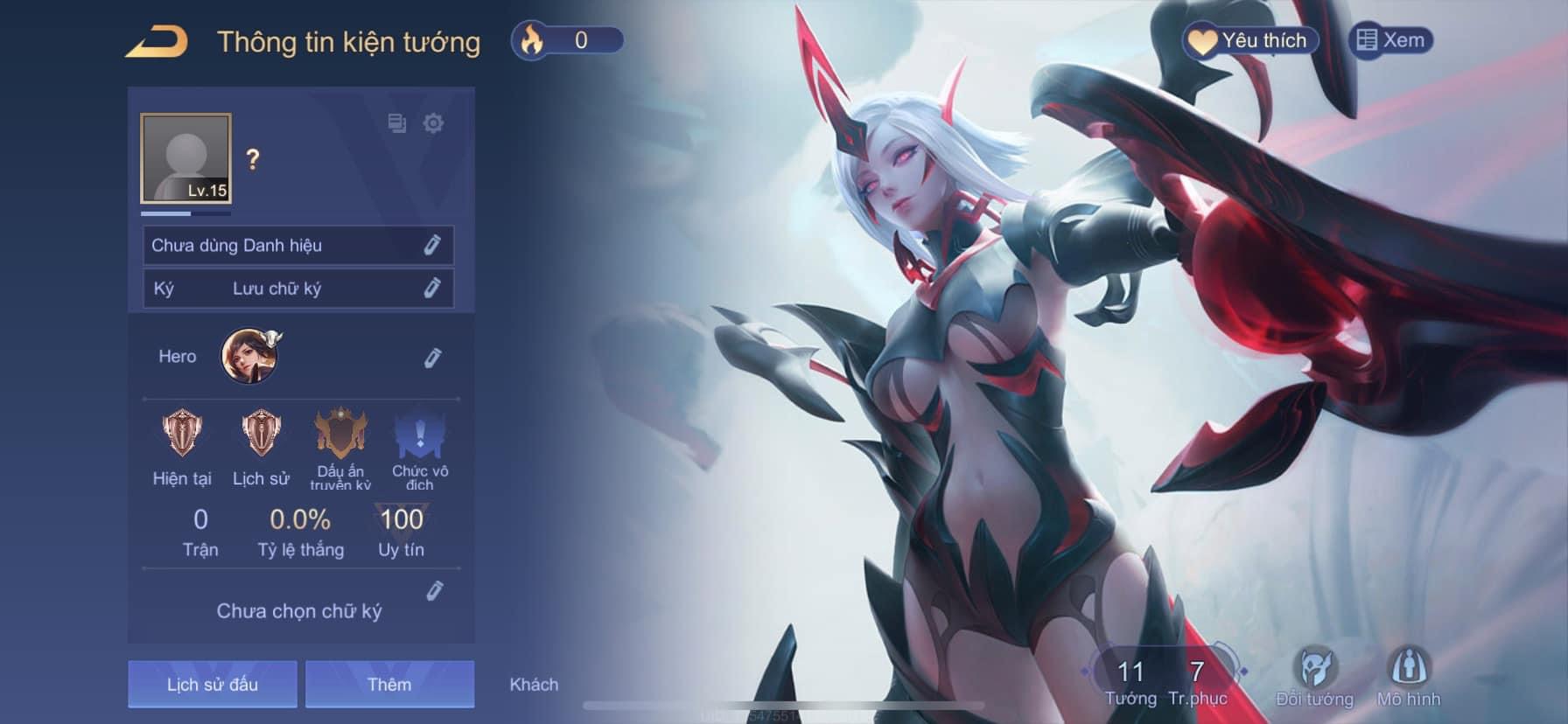Edit the Chưa chọn chữ ký signature
Image resolution: width=1568 pixels, height=724 pixels.
coord(434,592)
